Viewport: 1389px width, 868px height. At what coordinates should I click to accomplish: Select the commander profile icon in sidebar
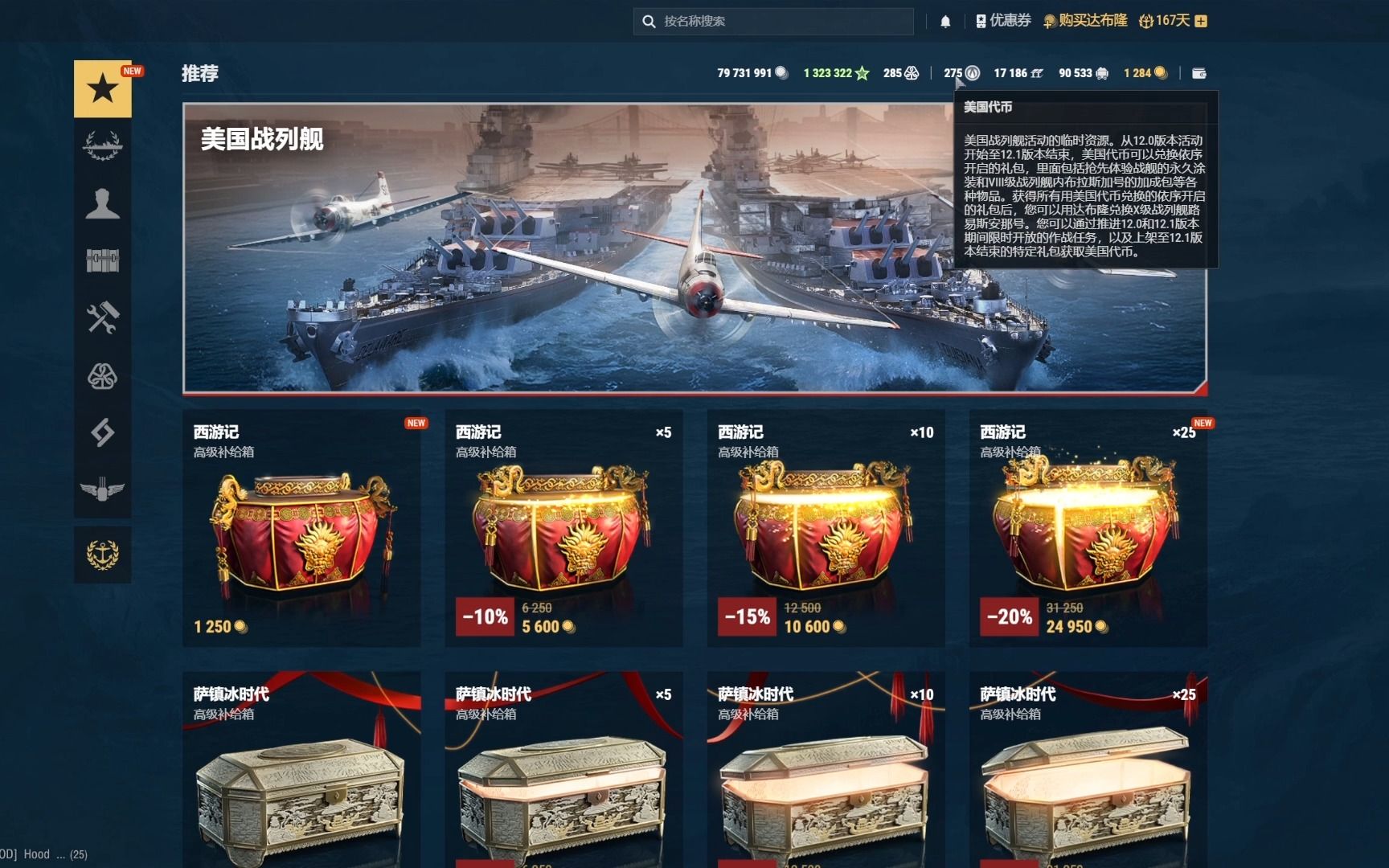coord(102,204)
